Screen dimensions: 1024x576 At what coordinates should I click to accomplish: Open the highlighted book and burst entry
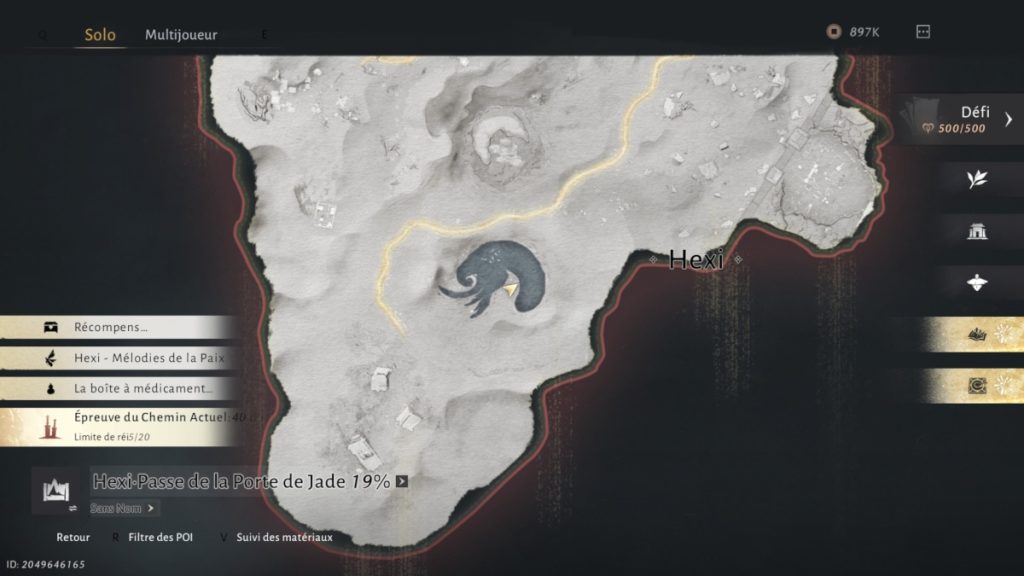coord(977,336)
